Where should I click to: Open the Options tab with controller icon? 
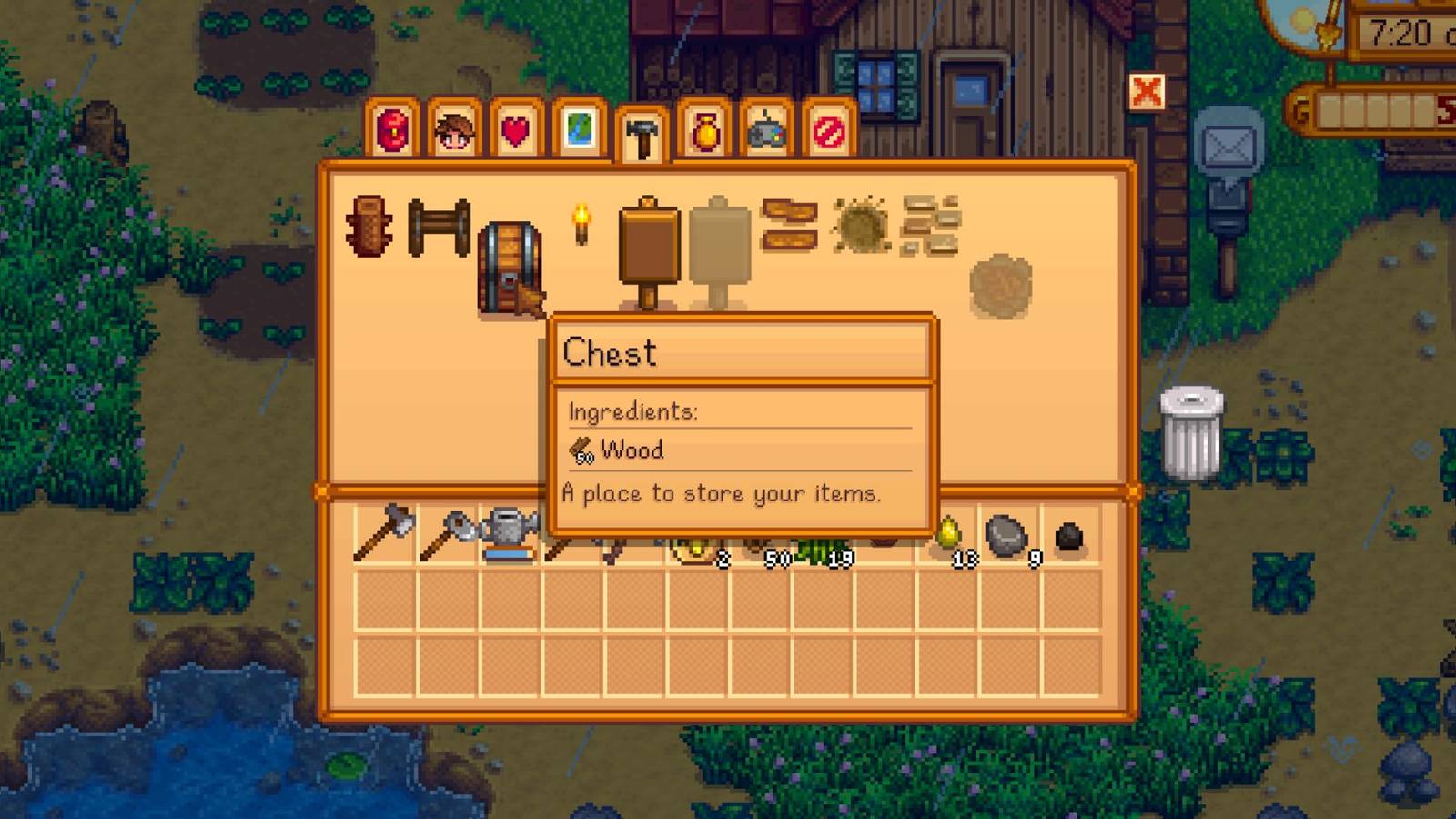769,133
